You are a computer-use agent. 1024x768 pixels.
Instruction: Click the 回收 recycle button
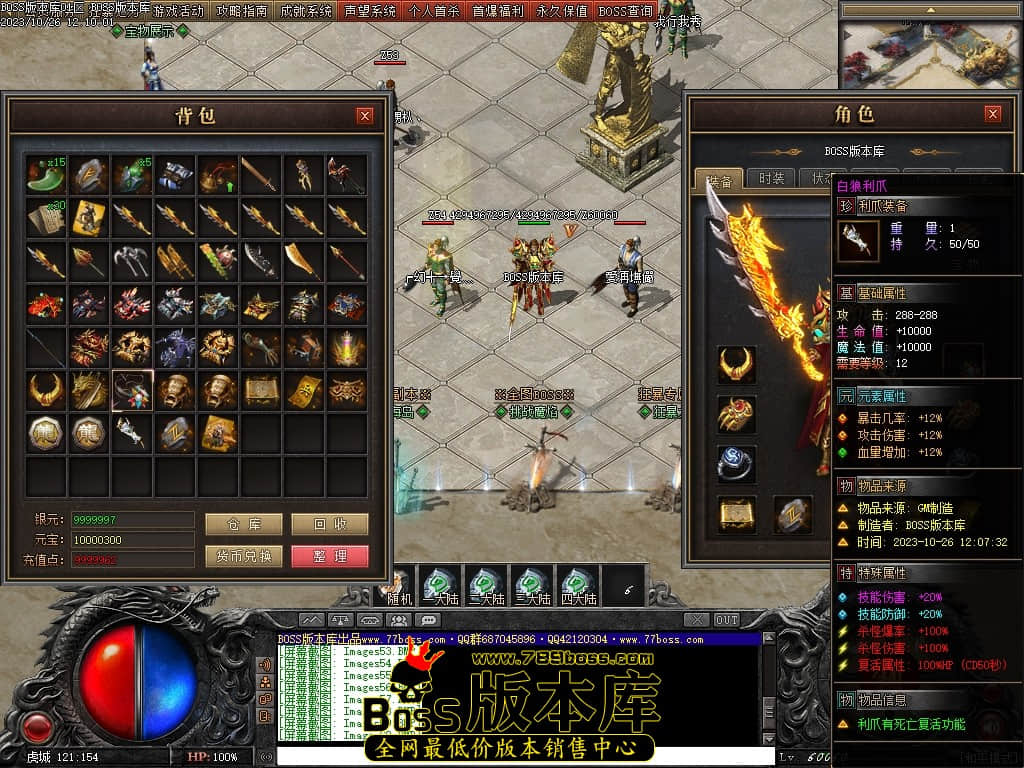330,524
